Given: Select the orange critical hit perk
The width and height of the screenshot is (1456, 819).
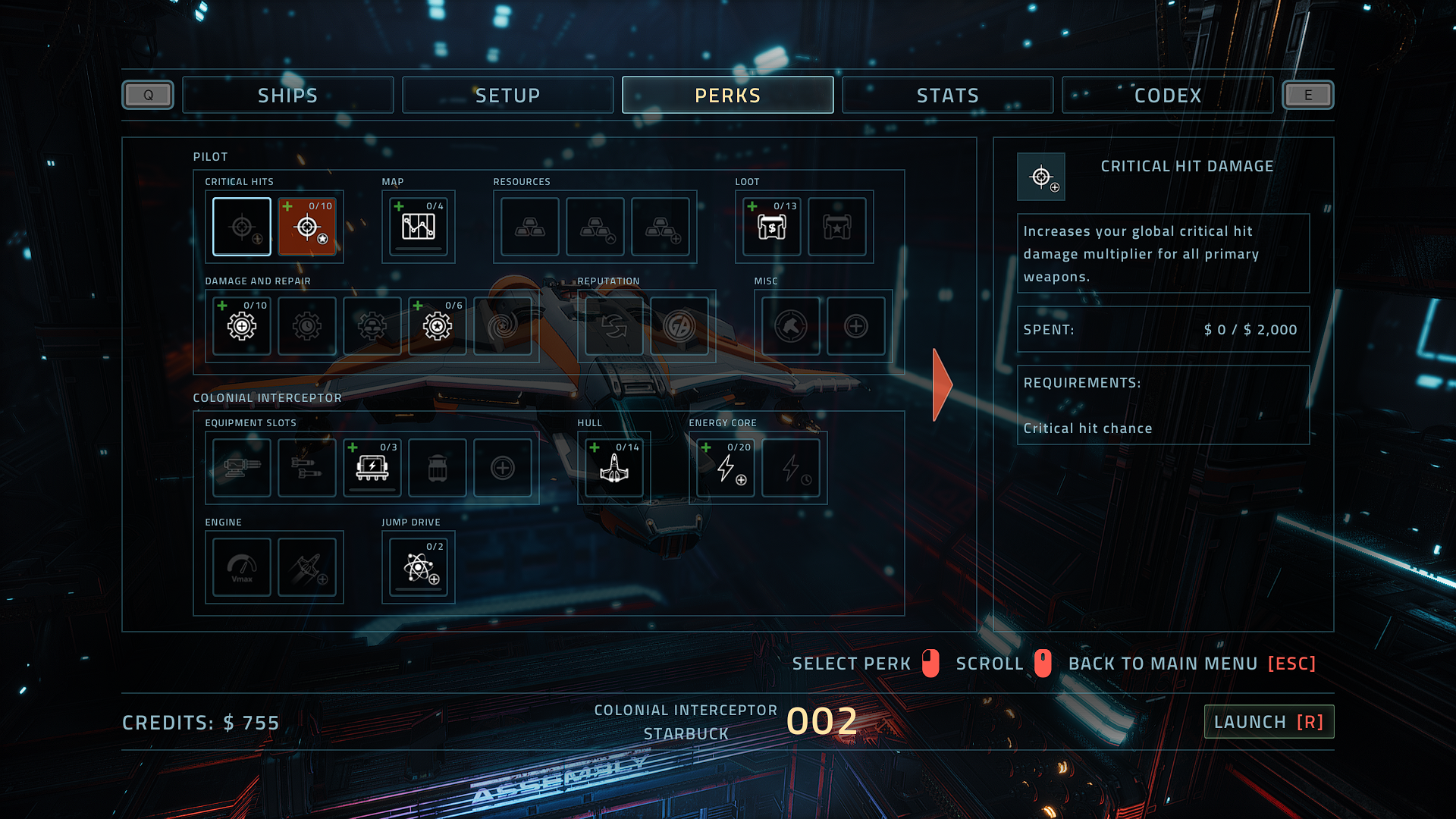Looking at the screenshot, I should pos(307,227).
